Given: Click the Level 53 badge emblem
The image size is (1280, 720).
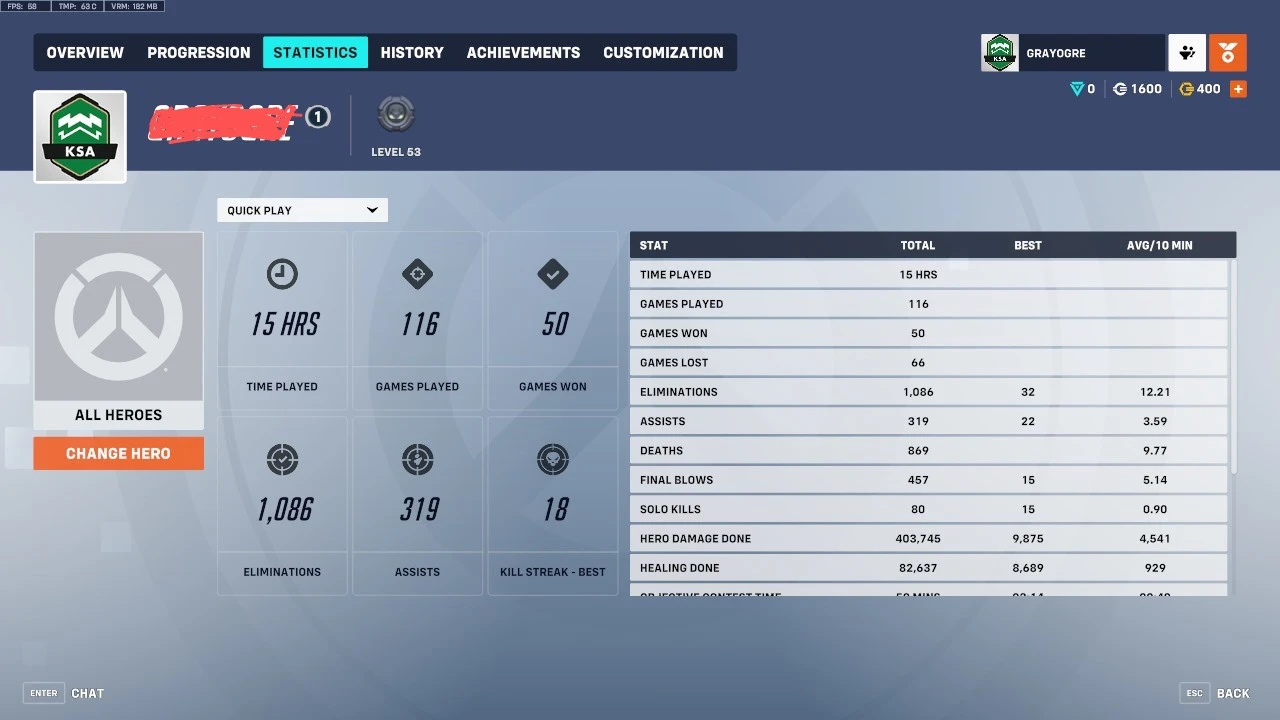Looking at the screenshot, I should coord(395,113).
